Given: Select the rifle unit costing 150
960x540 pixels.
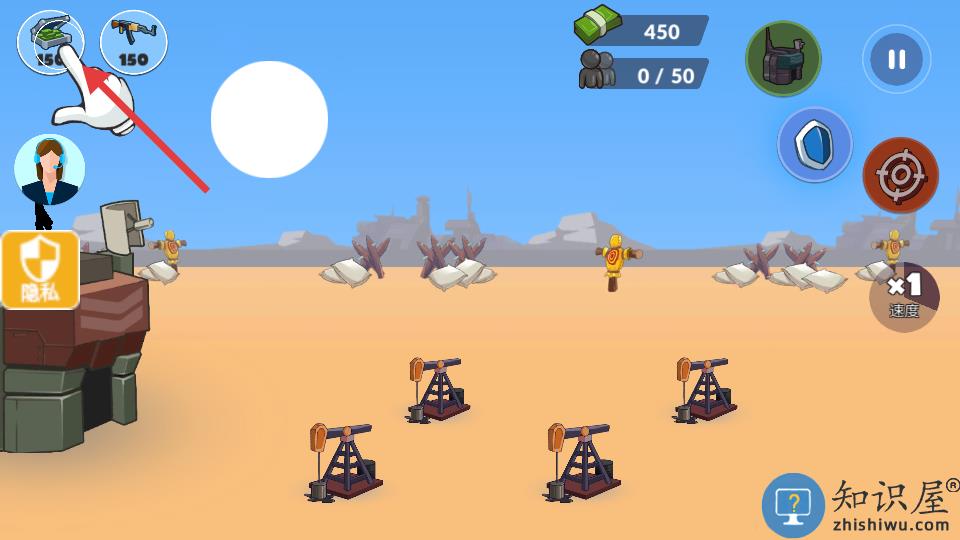Looking at the screenshot, I should (134, 42).
